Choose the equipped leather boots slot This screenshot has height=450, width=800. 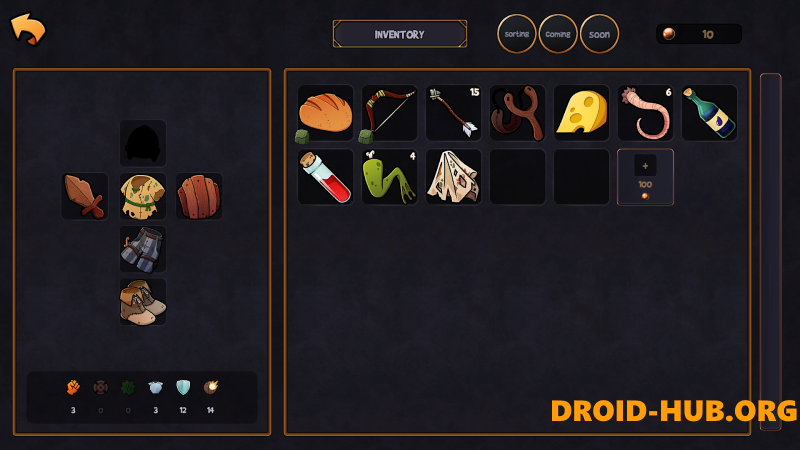143,302
